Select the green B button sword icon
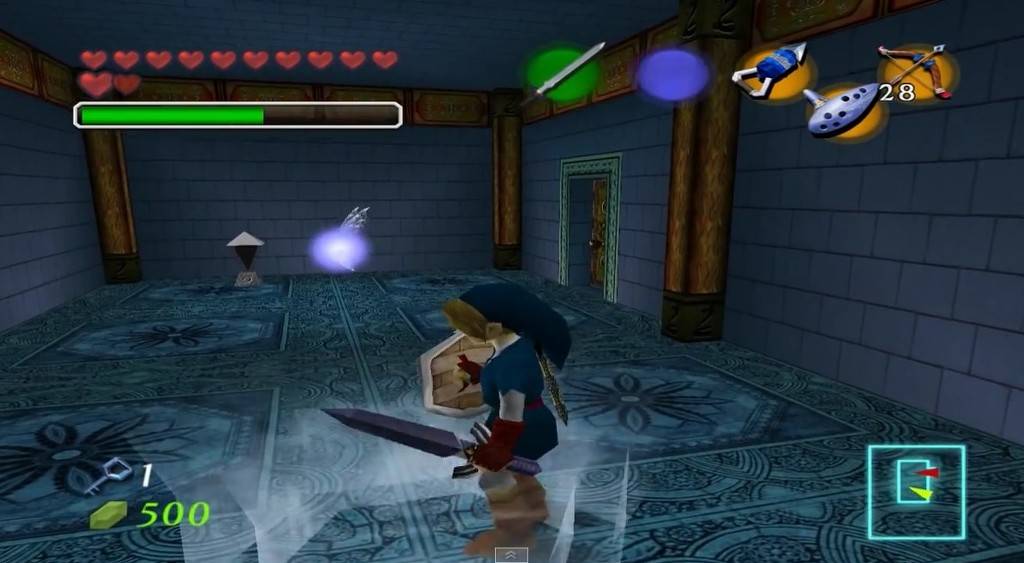 pyautogui.click(x=561, y=73)
